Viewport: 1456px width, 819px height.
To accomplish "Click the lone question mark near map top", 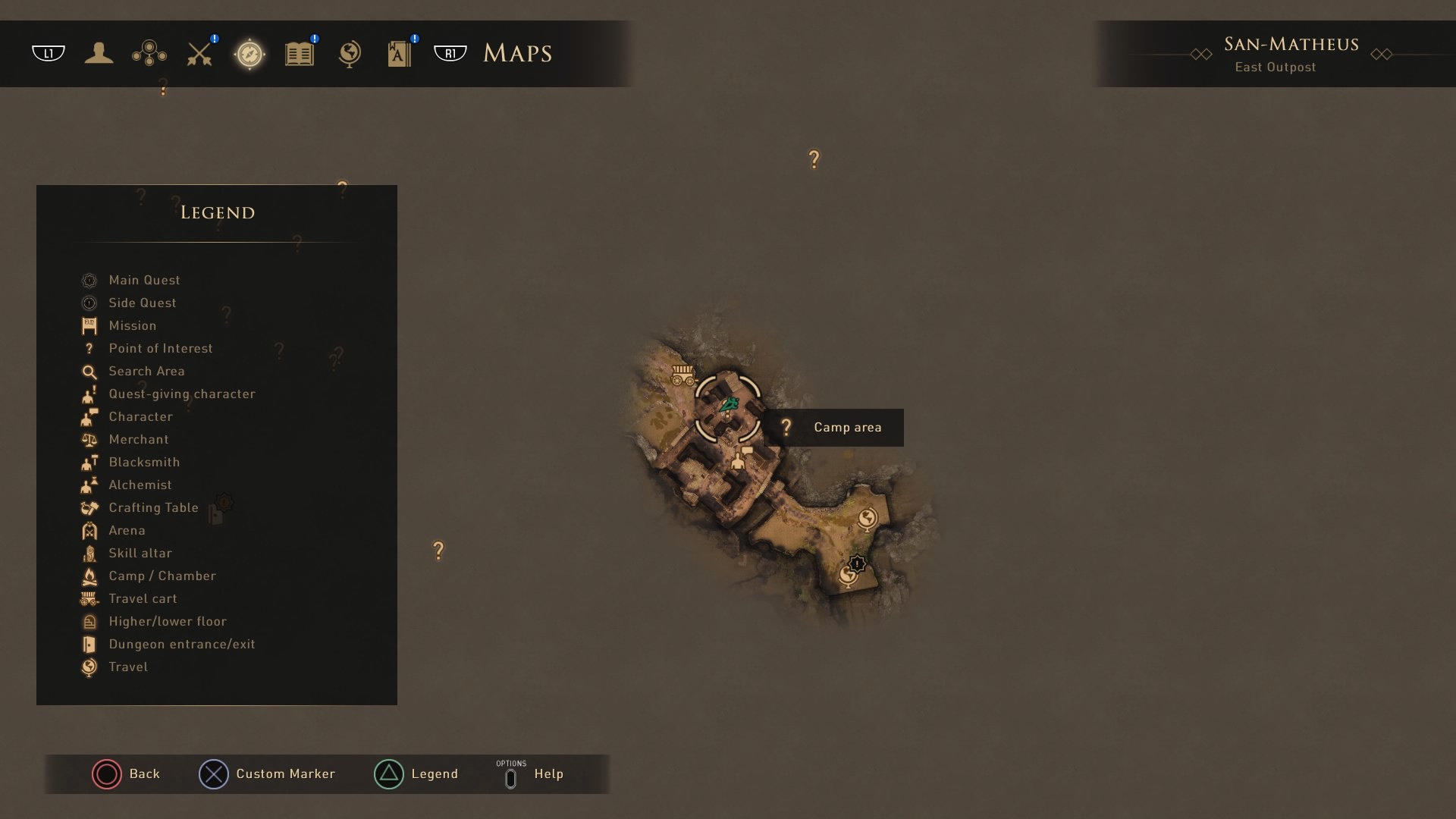I will tap(814, 158).
